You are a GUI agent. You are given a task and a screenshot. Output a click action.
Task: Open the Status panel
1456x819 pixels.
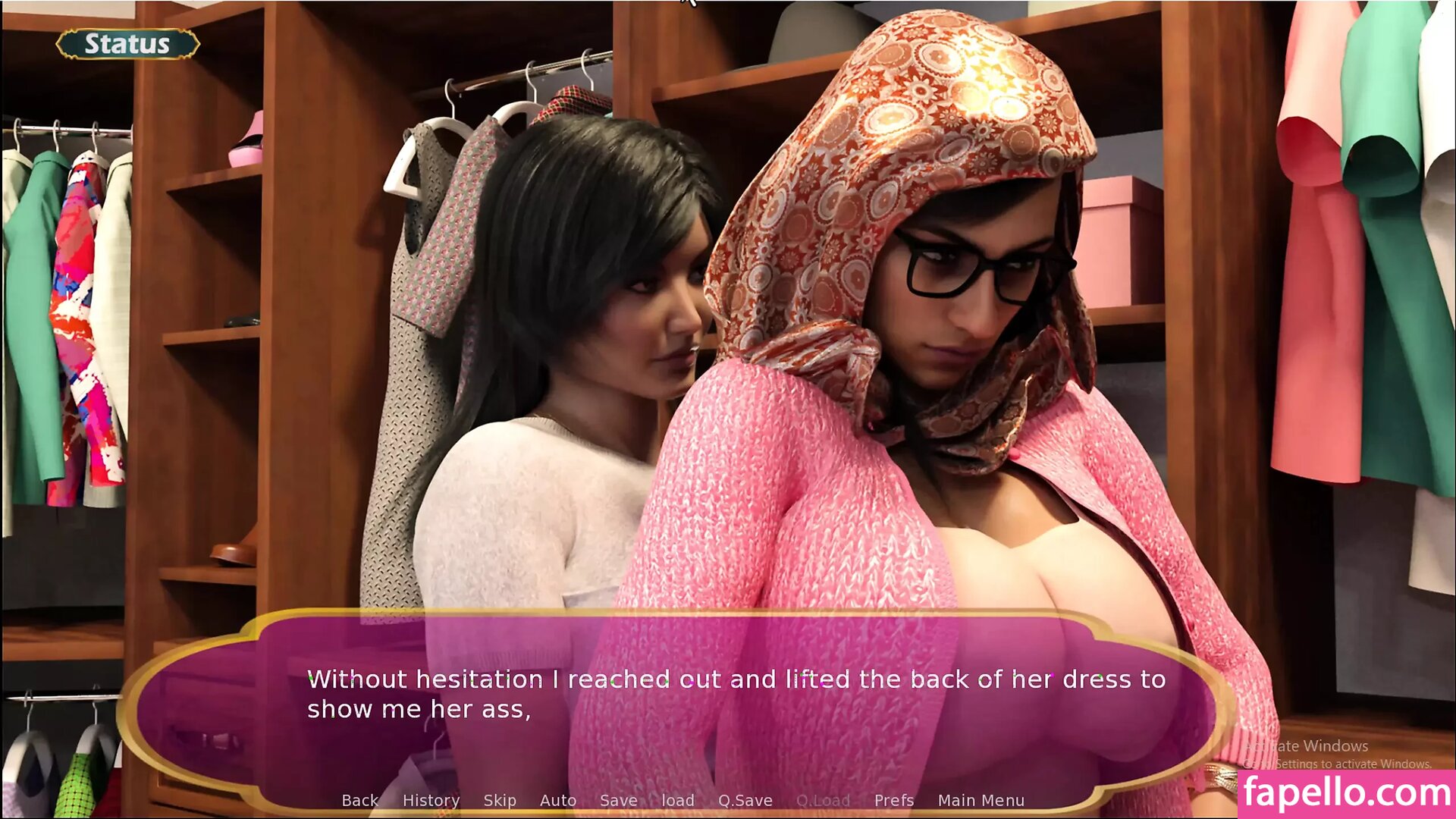(x=127, y=44)
